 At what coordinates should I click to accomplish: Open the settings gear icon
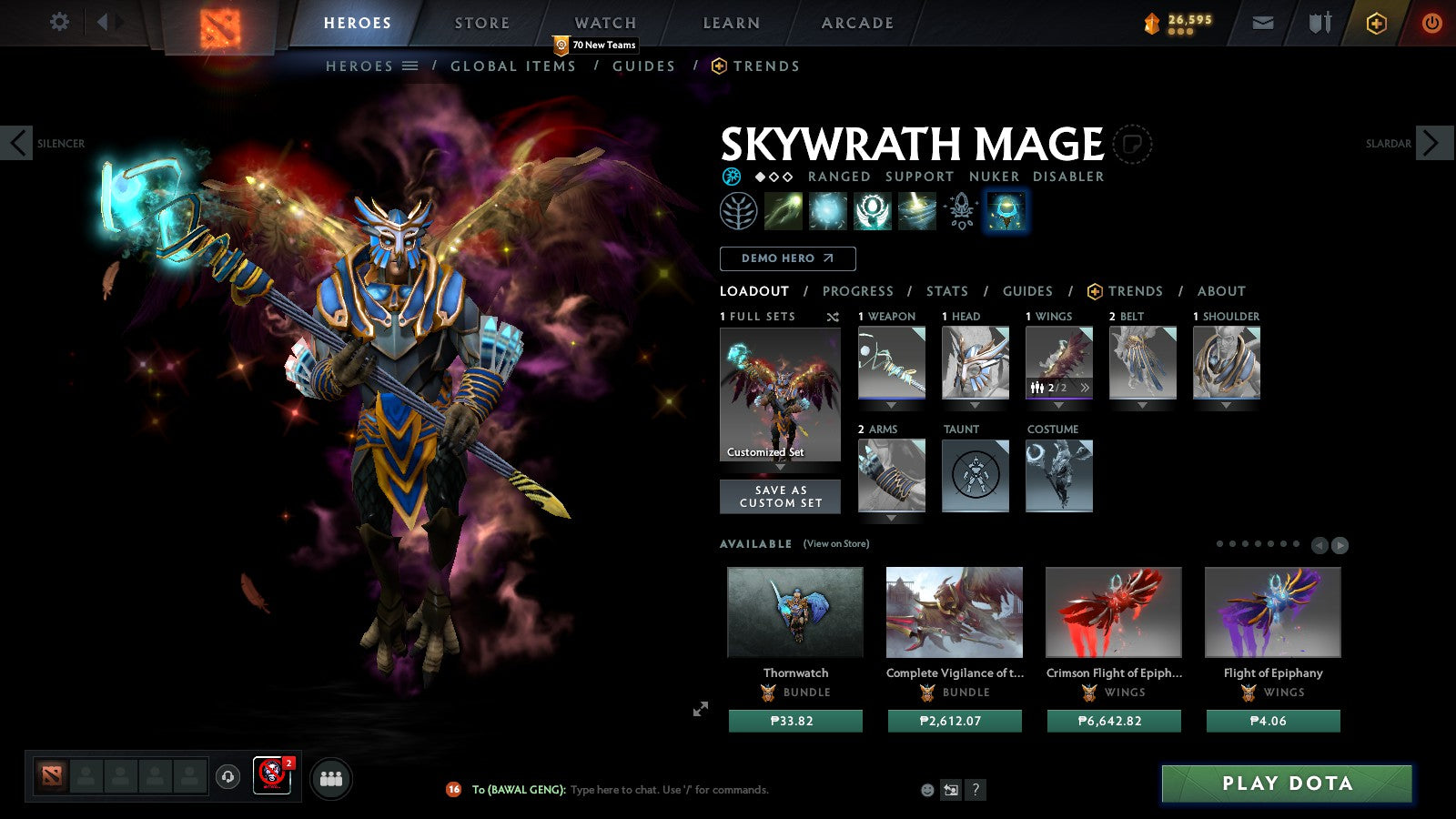point(59,22)
